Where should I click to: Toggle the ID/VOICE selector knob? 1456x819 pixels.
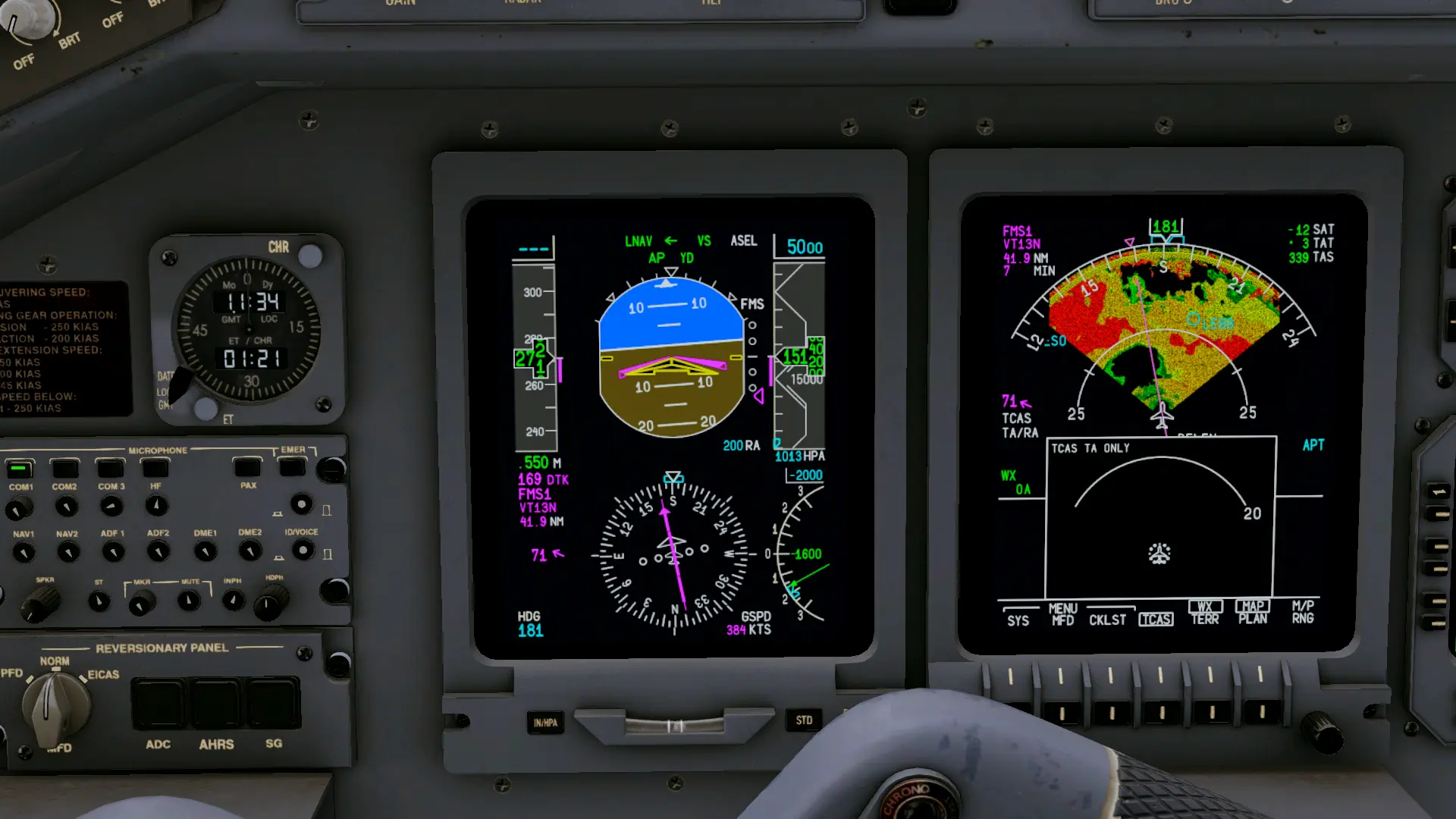(x=303, y=550)
